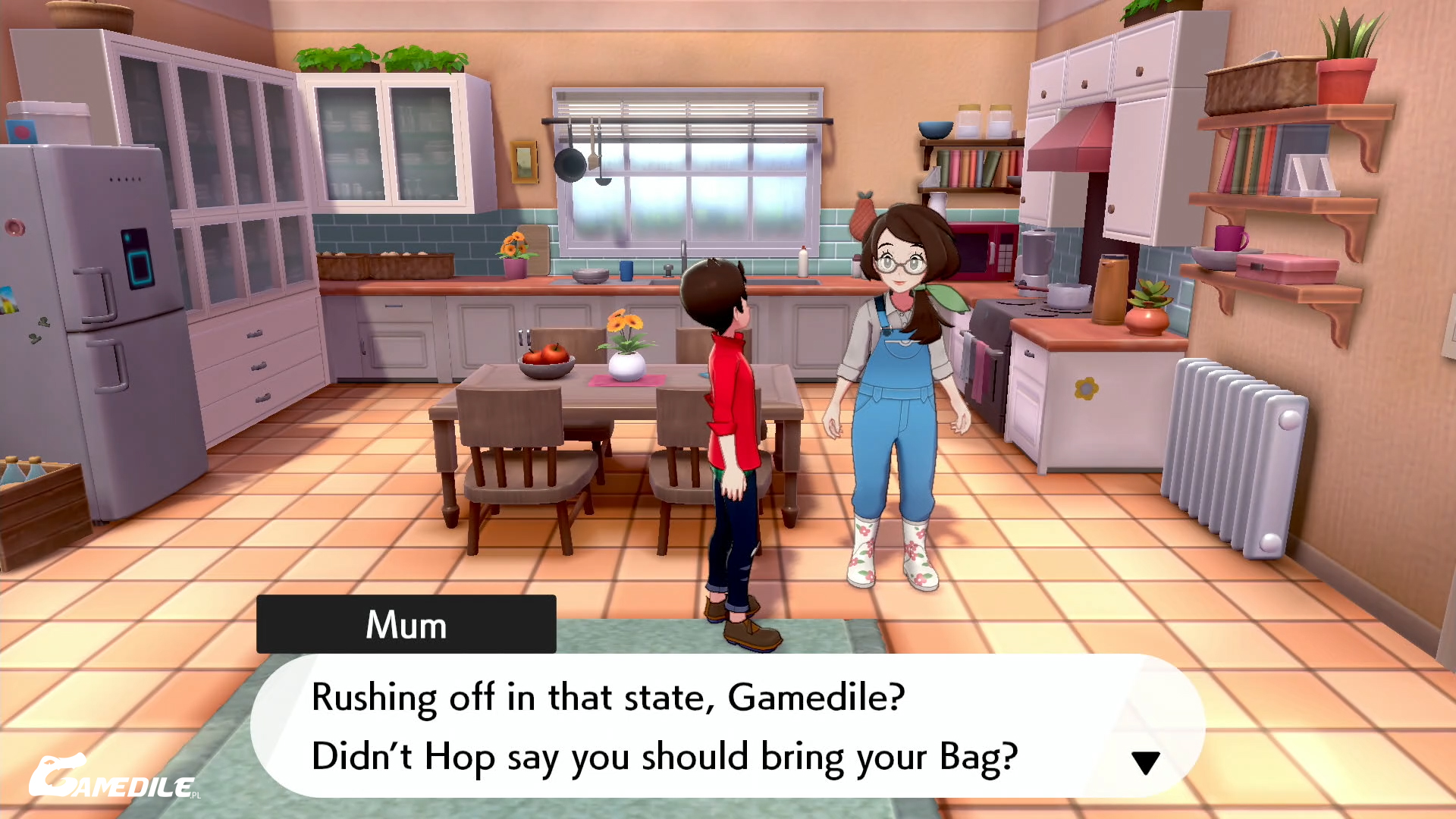The height and width of the screenshot is (819, 1456).
Task: Click Mum's dialogue text box
Action: pyautogui.click(x=726, y=726)
